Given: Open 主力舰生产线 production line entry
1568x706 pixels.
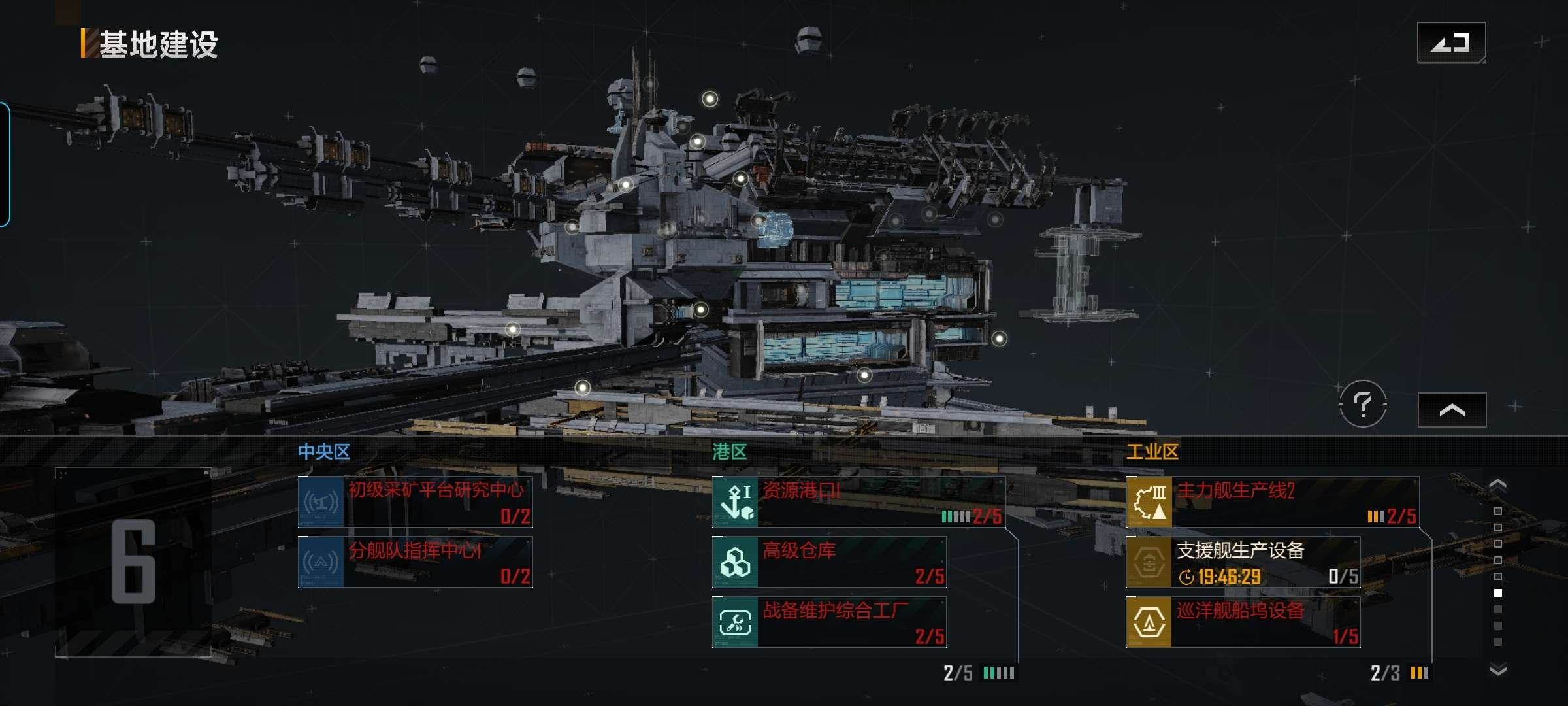Looking at the screenshot, I should [1272, 502].
